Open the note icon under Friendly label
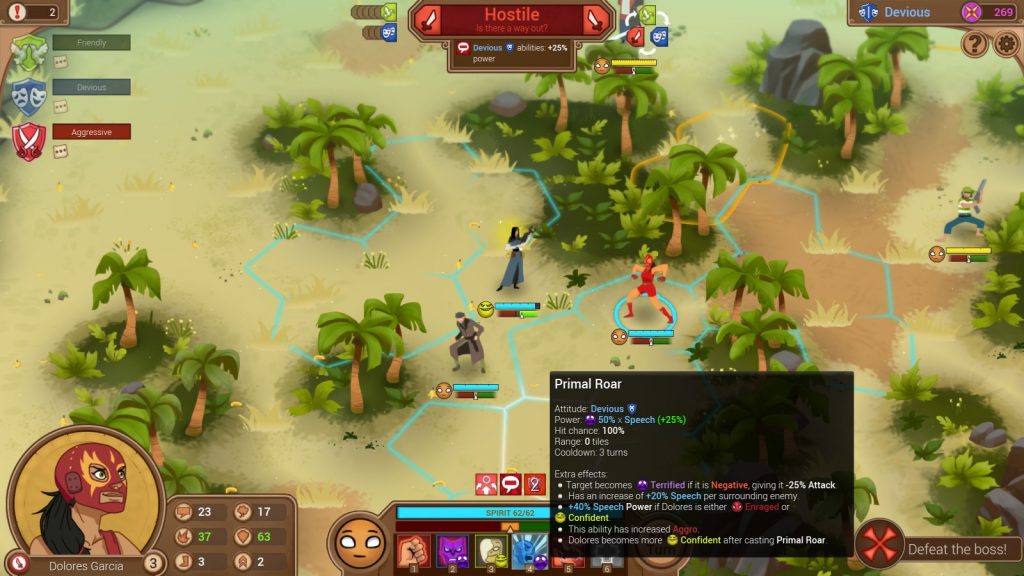Viewport: 1024px width, 576px height. coord(60,62)
